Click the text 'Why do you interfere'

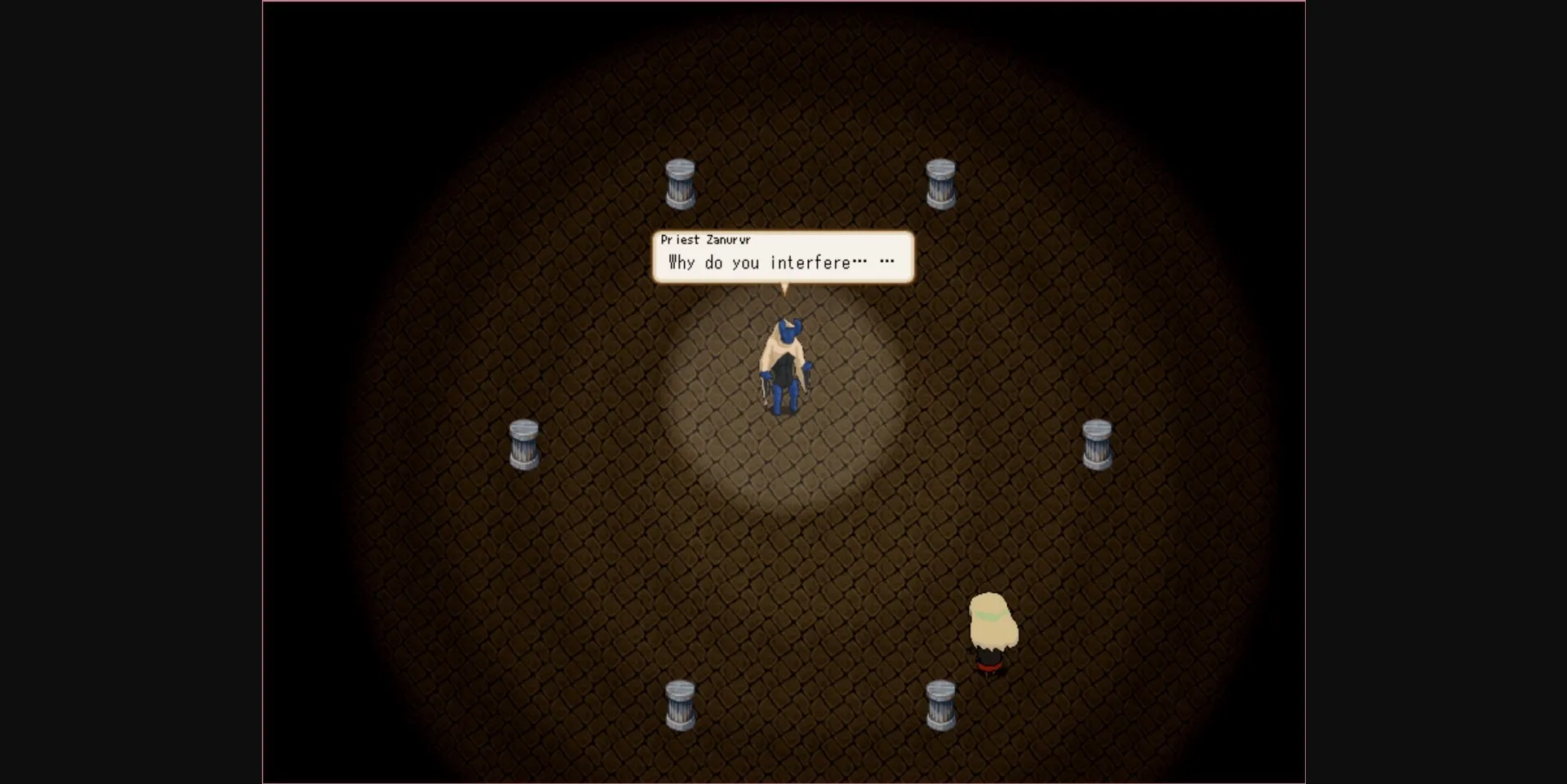point(759,263)
